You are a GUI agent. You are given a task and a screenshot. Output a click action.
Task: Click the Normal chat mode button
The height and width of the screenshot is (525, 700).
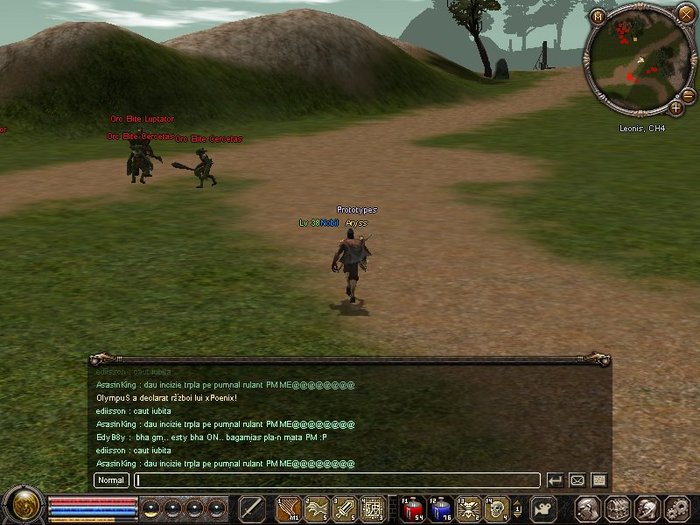coord(112,480)
